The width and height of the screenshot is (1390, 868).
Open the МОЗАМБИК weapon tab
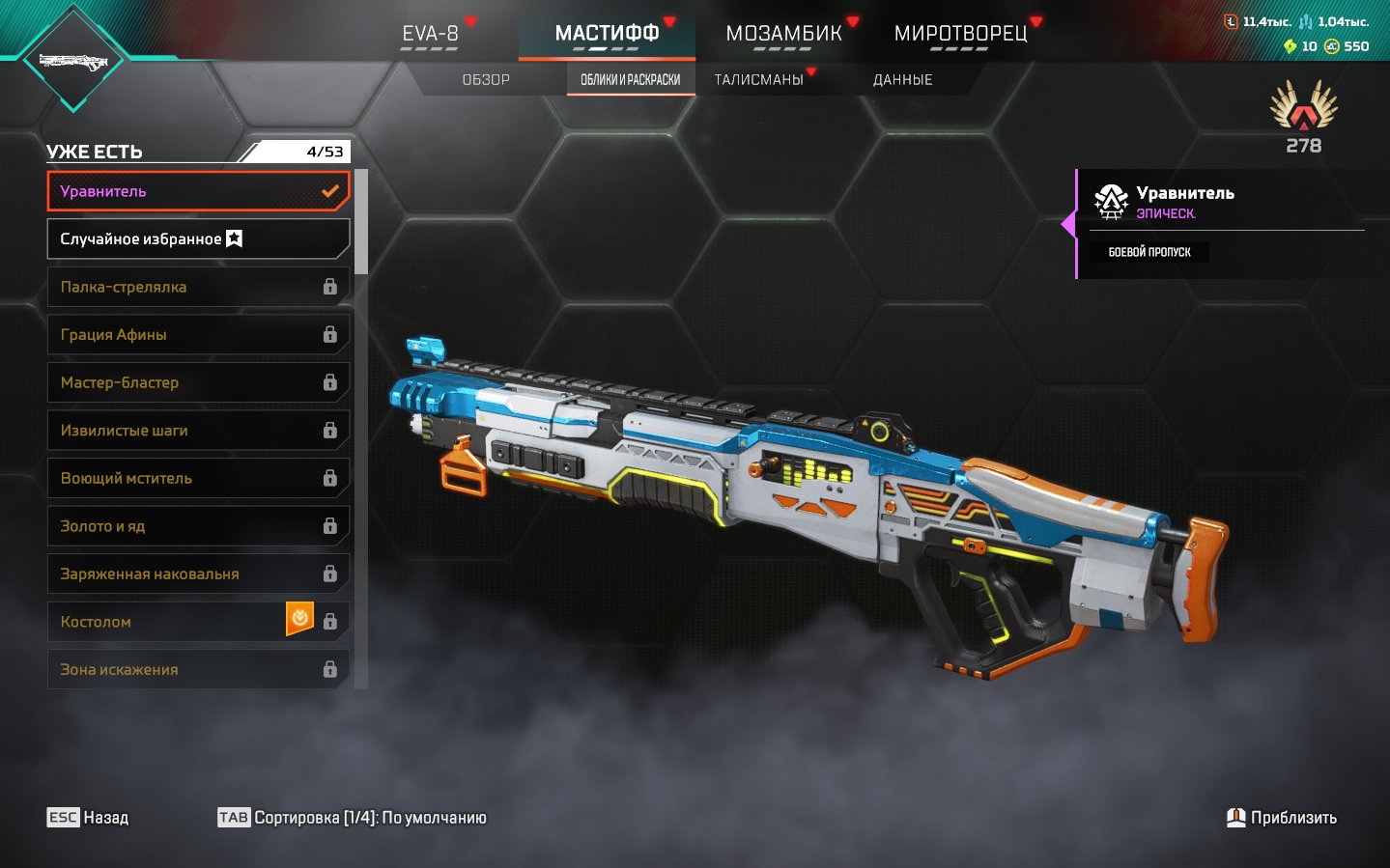[783, 34]
